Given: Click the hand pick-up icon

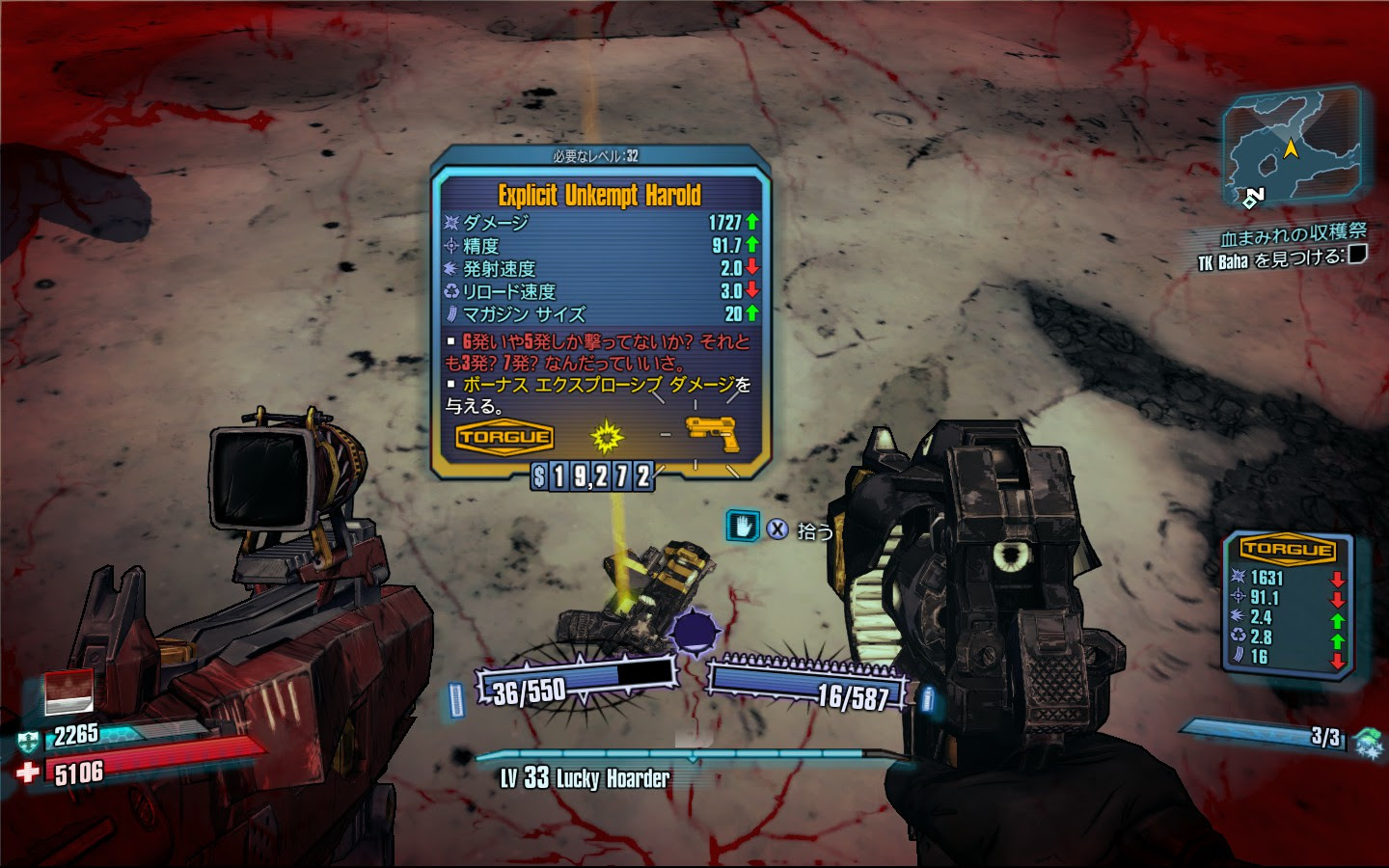Looking at the screenshot, I should (x=742, y=527).
